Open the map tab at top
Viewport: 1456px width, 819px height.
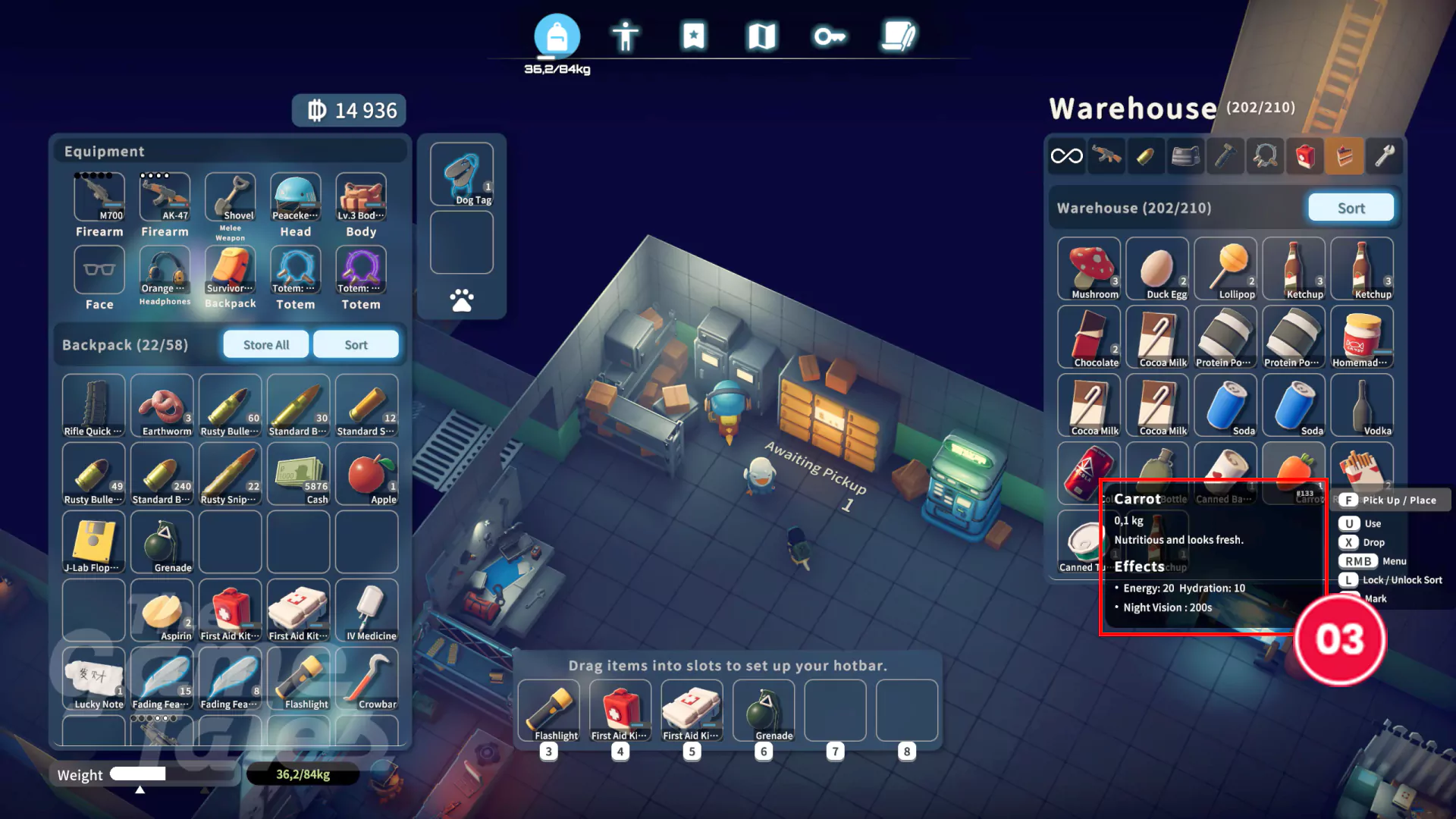tap(761, 36)
